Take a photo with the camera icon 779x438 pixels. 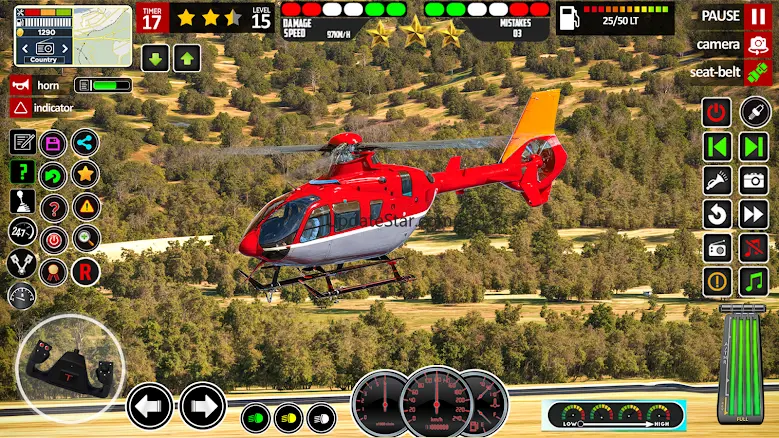(x=753, y=180)
